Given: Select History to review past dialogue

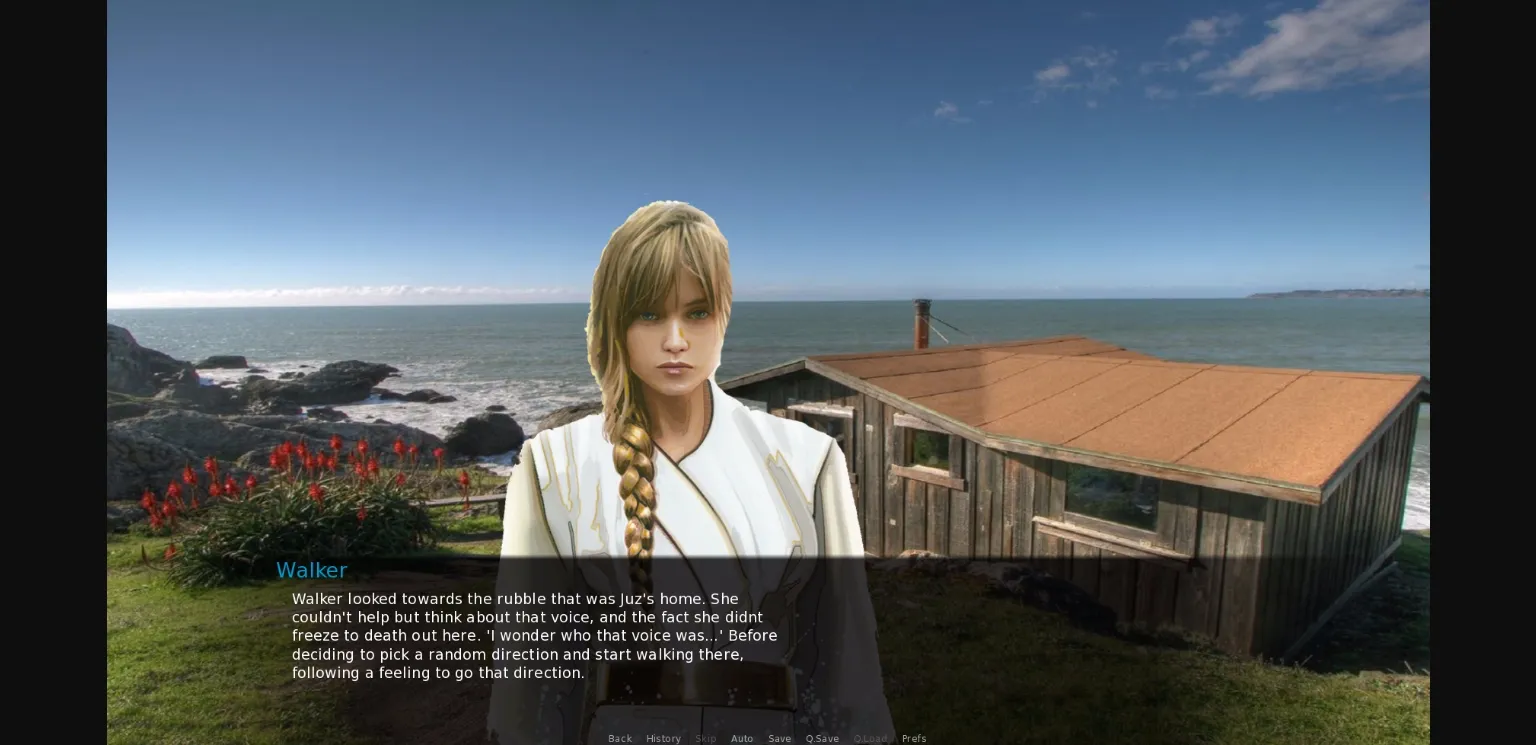Looking at the screenshot, I should click(663, 738).
